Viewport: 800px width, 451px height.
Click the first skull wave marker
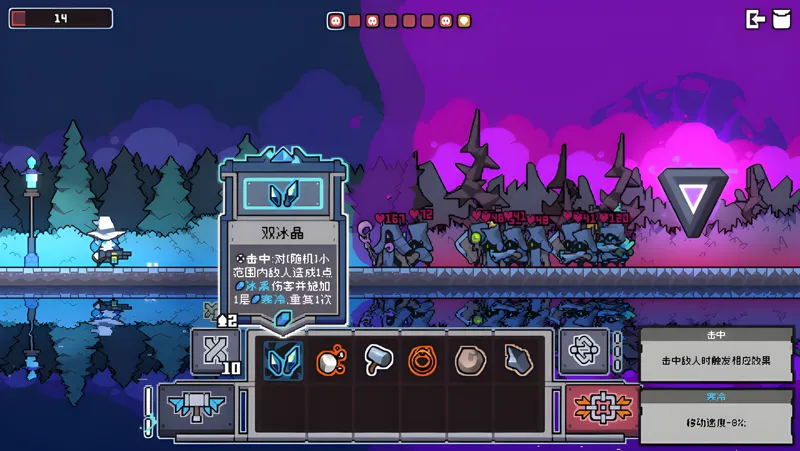pos(336,20)
